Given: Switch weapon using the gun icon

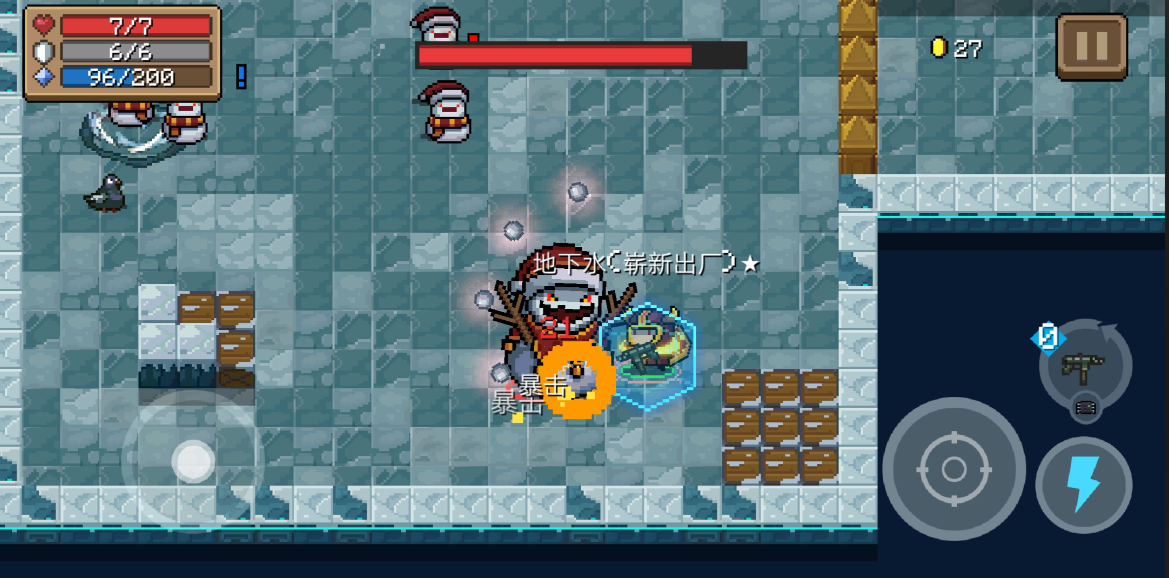Looking at the screenshot, I should pyautogui.click(x=1085, y=366).
